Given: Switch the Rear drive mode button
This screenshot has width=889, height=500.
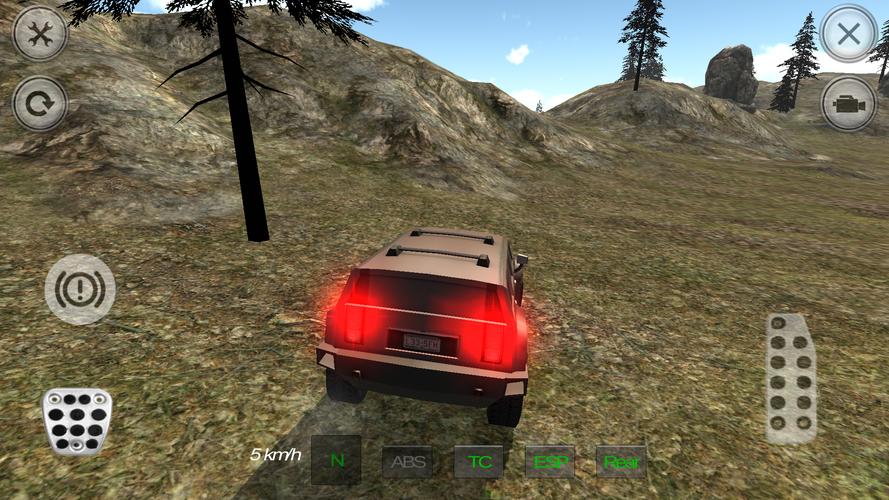Looking at the screenshot, I should (621, 462).
